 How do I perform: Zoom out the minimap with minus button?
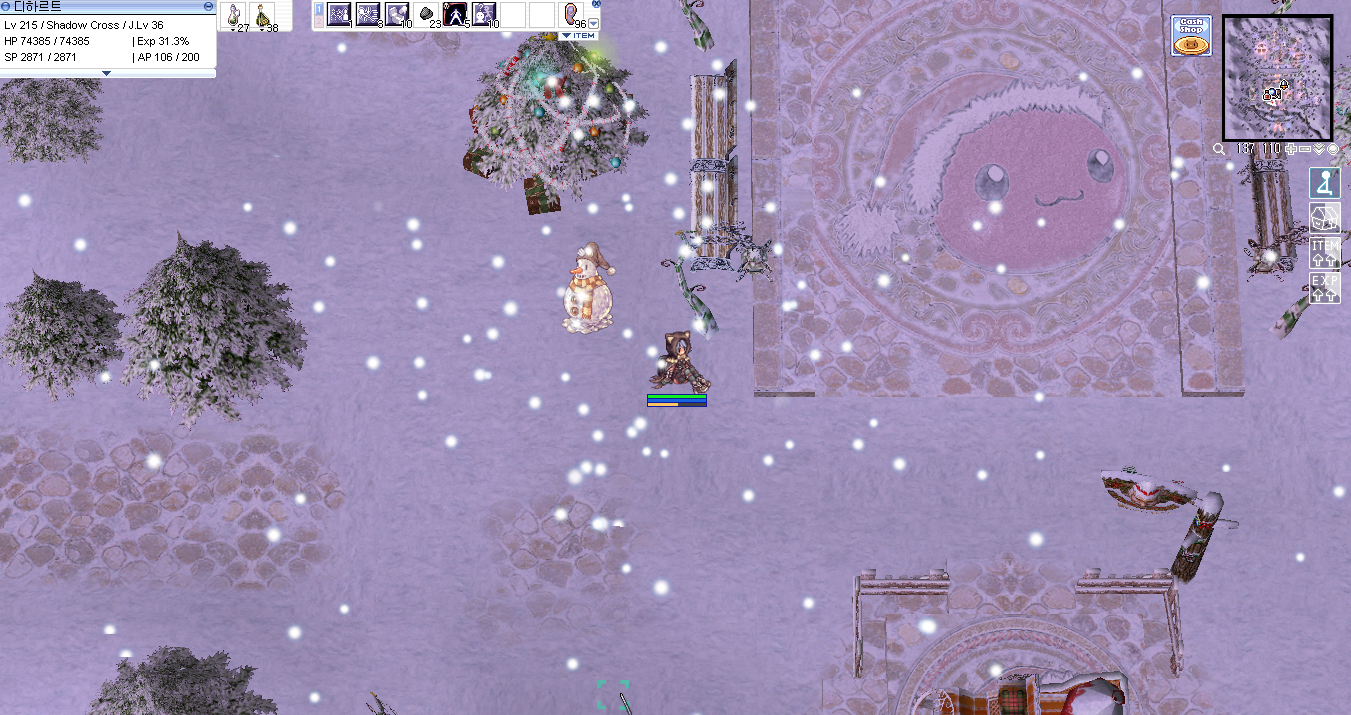click(x=1306, y=149)
